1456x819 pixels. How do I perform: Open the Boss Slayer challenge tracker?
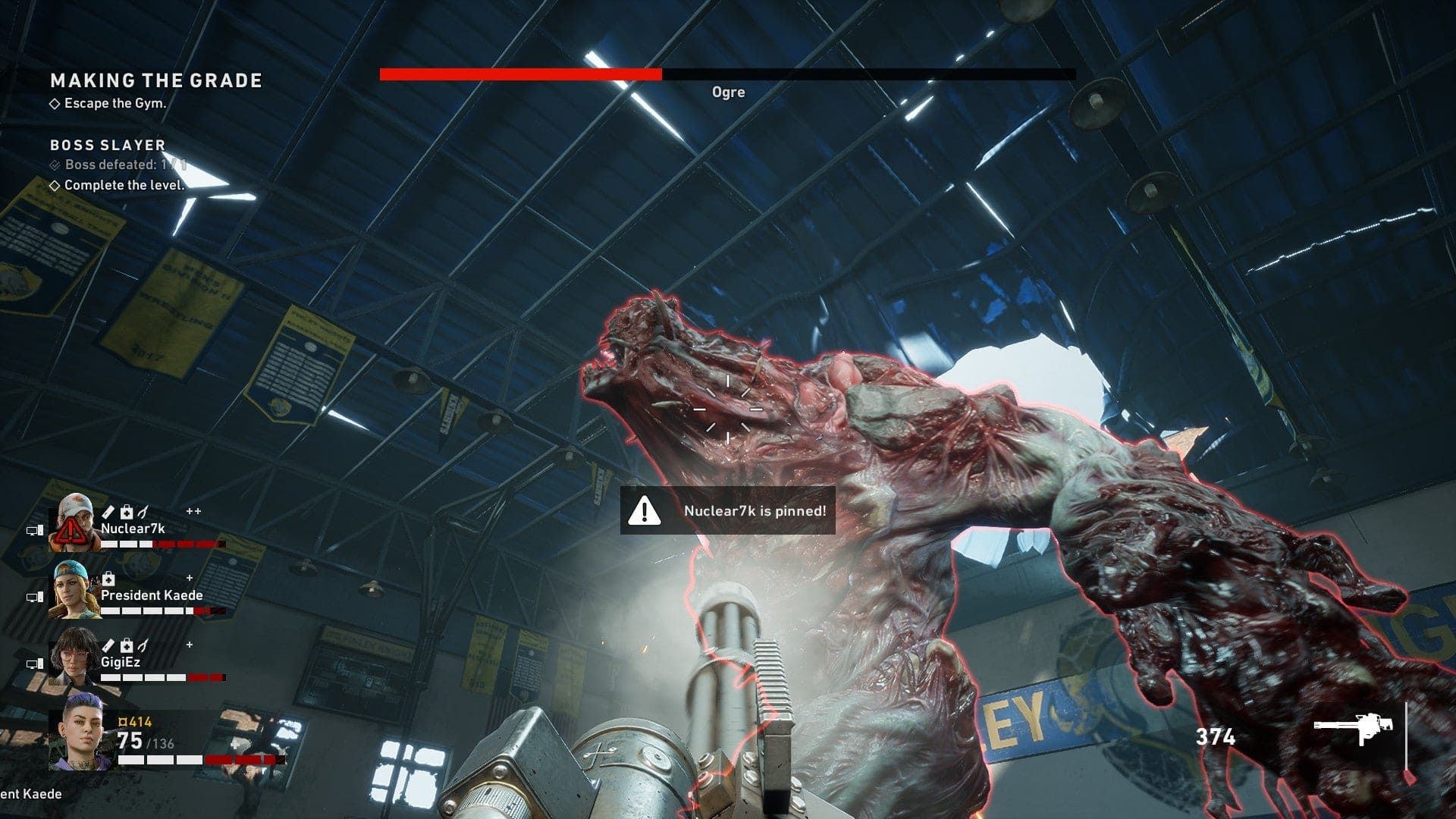click(108, 145)
